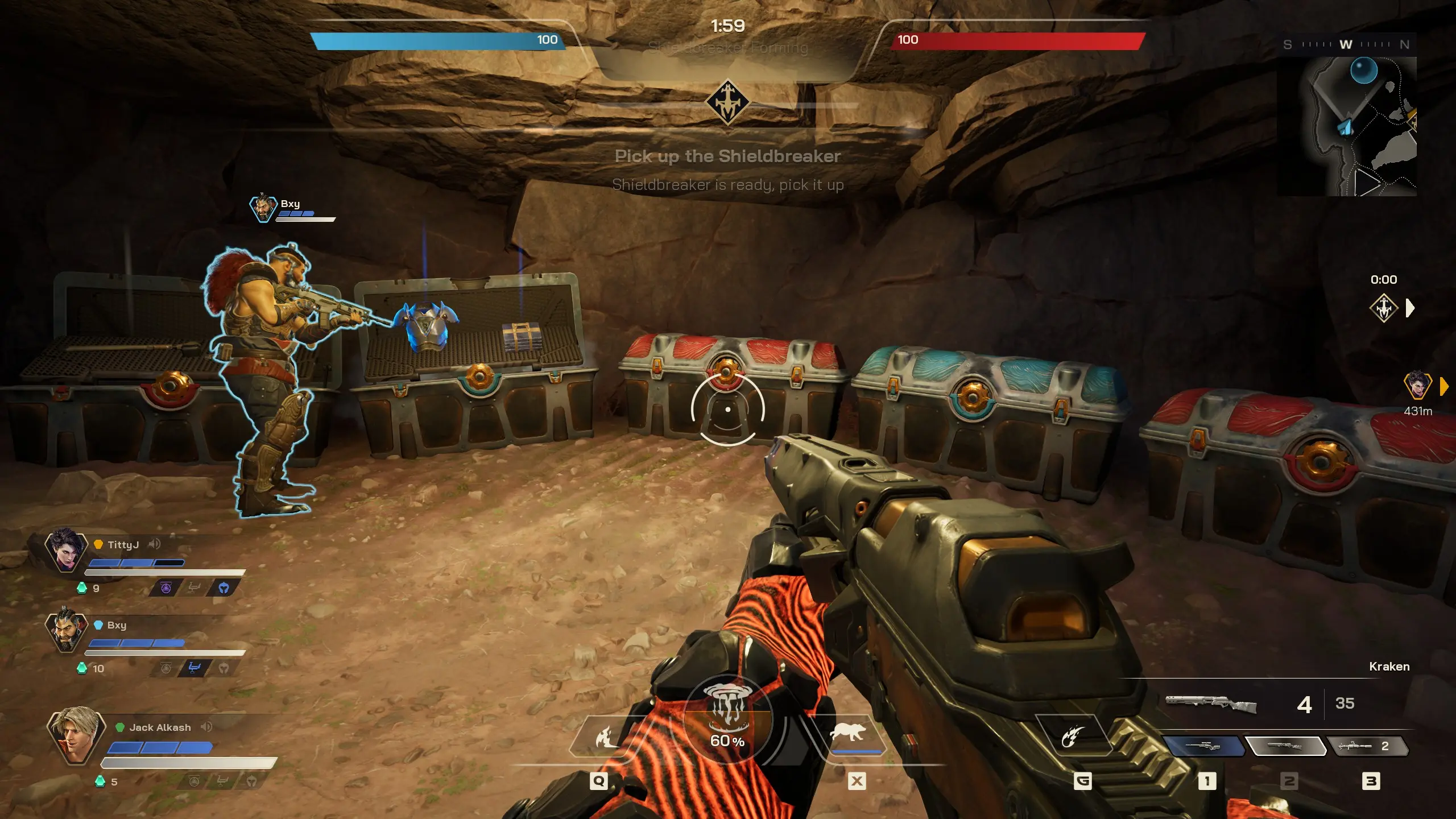1456x819 pixels.
Task: Click the Kraken weapon image
Action: (x=1211, y=704)
